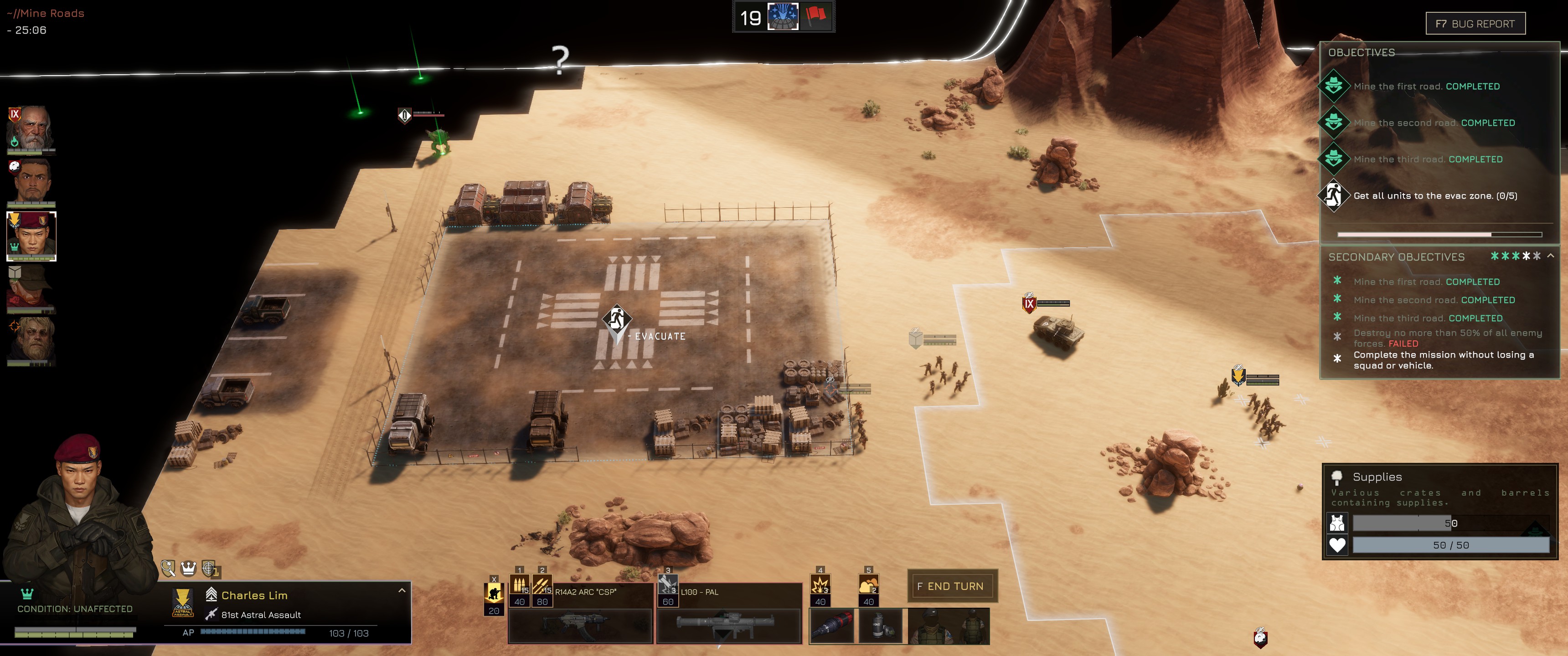1568x656 pixels.
Task: End the current turn
Action: tap(951, 586)
